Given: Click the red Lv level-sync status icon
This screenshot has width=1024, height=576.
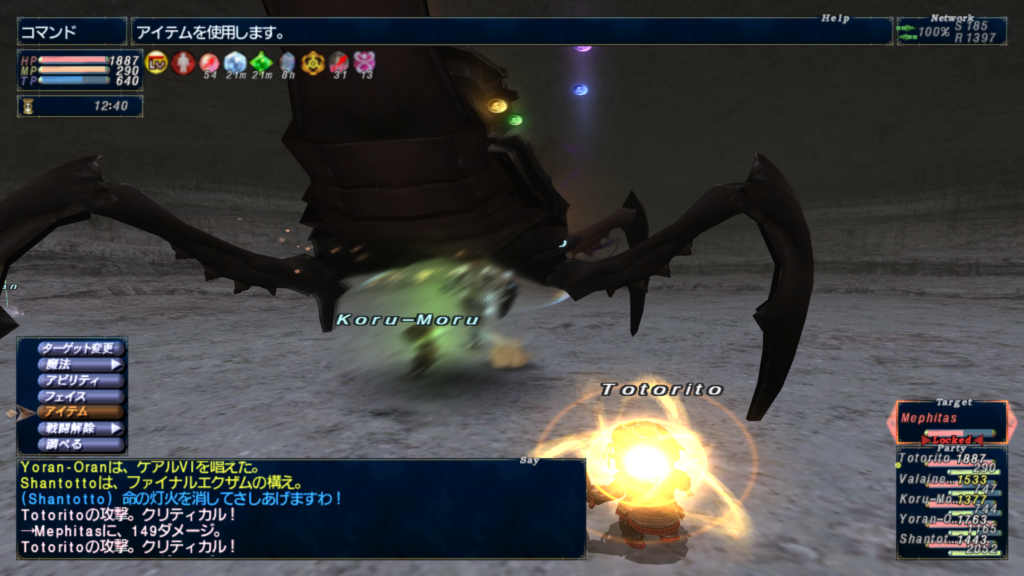Looking at the screenshot, I should click(x=157, y=63).
